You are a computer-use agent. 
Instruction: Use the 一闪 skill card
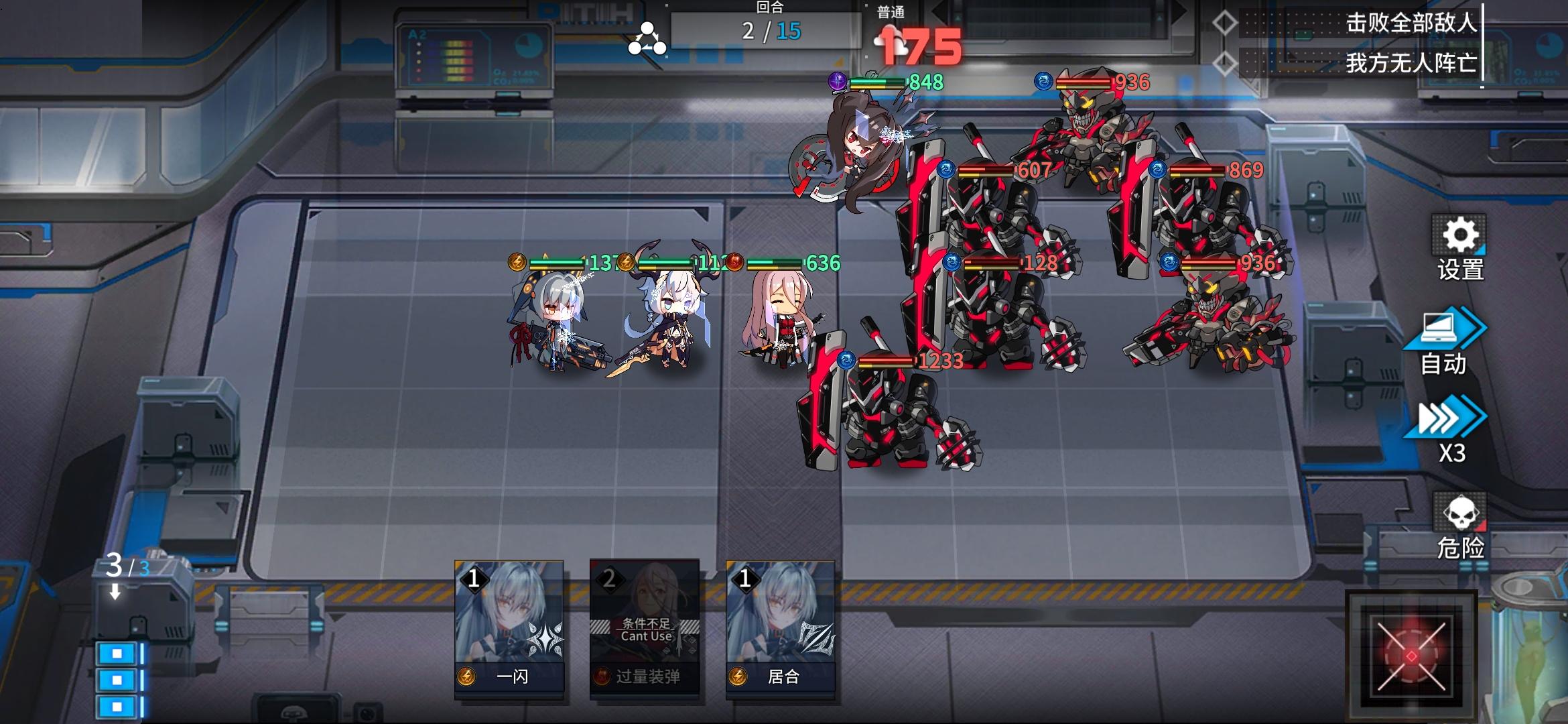click(509, 623)
